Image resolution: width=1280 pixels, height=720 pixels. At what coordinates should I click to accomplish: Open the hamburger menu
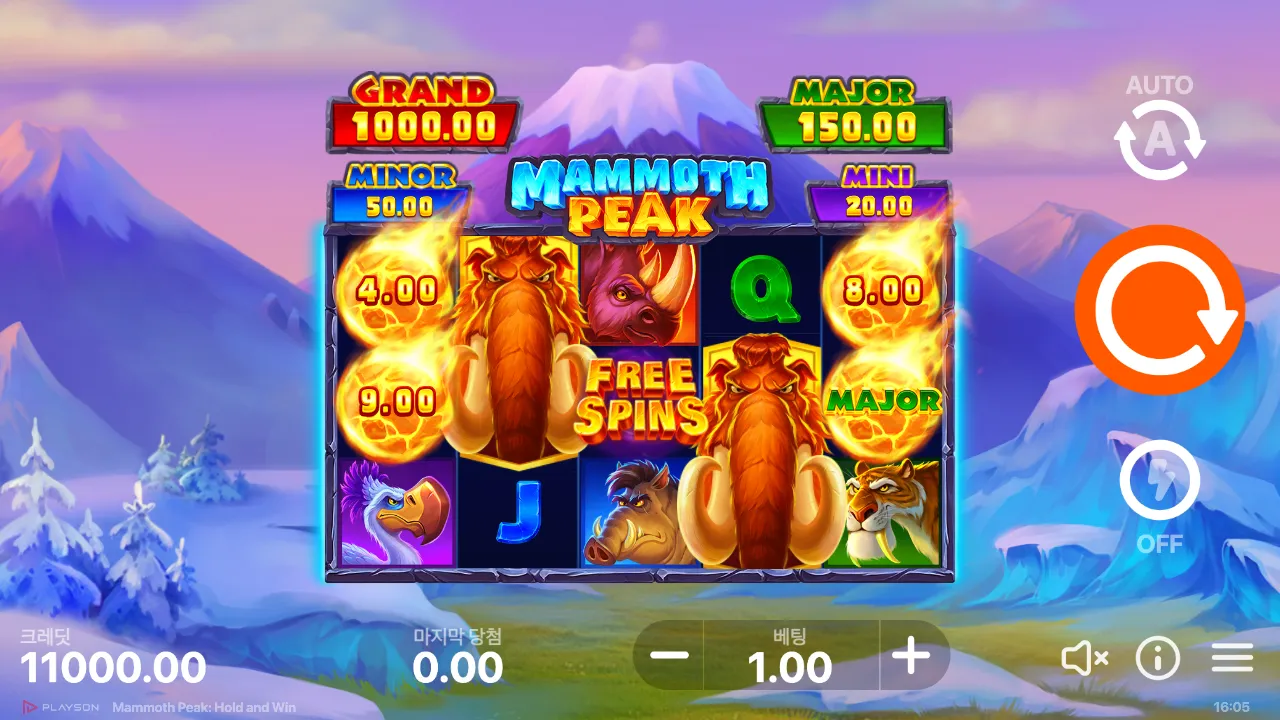pos(1232,658)
